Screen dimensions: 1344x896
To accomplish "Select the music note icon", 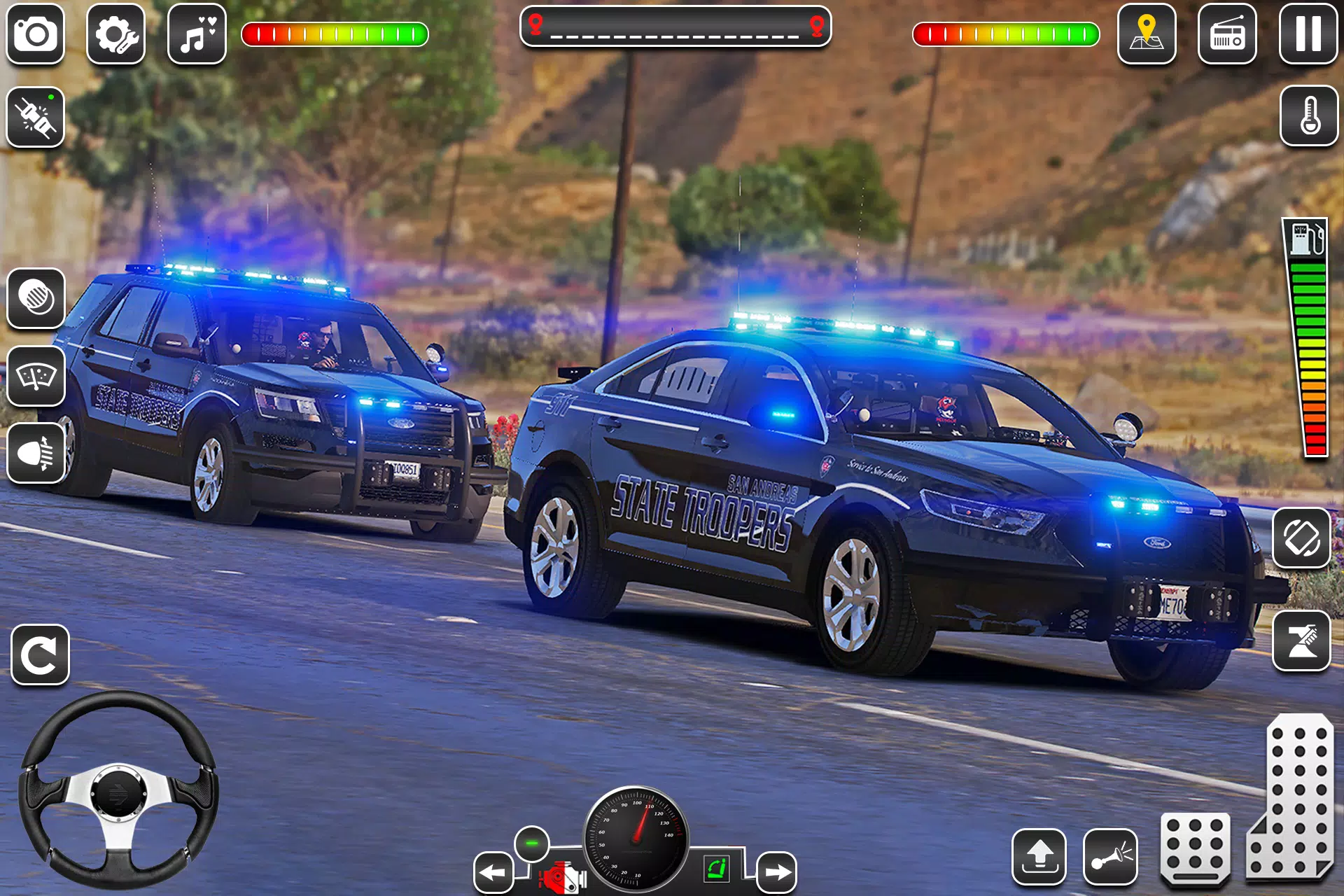I will tap(199, 34).
